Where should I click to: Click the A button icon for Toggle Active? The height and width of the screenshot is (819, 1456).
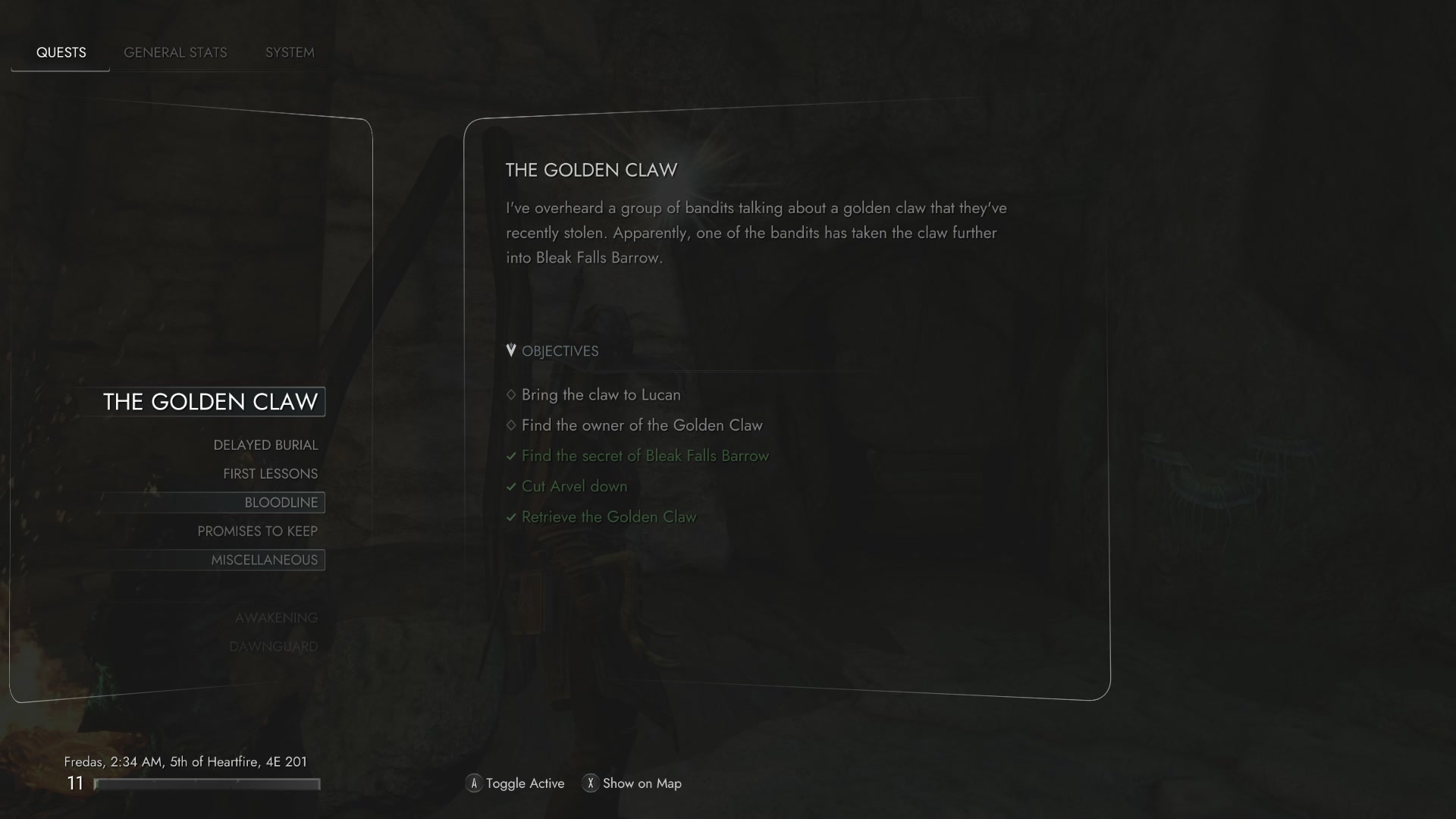473,783
